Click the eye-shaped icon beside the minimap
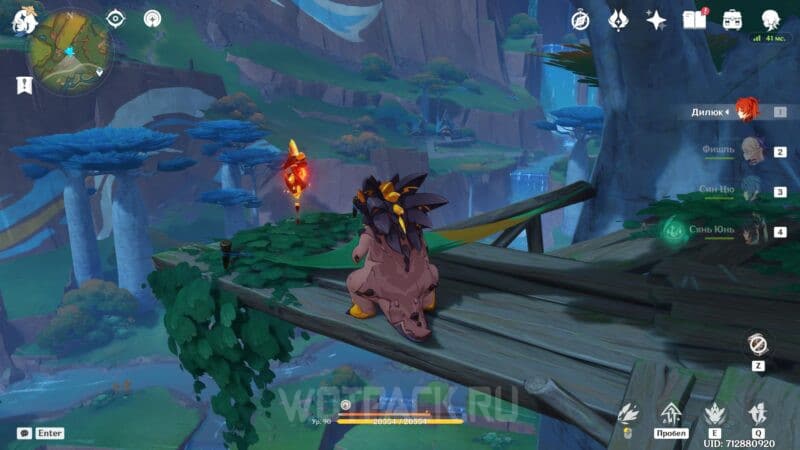Image resolution: width=800 pixels, height=450 pixels. pyautogui.click(x=116, y=18)
